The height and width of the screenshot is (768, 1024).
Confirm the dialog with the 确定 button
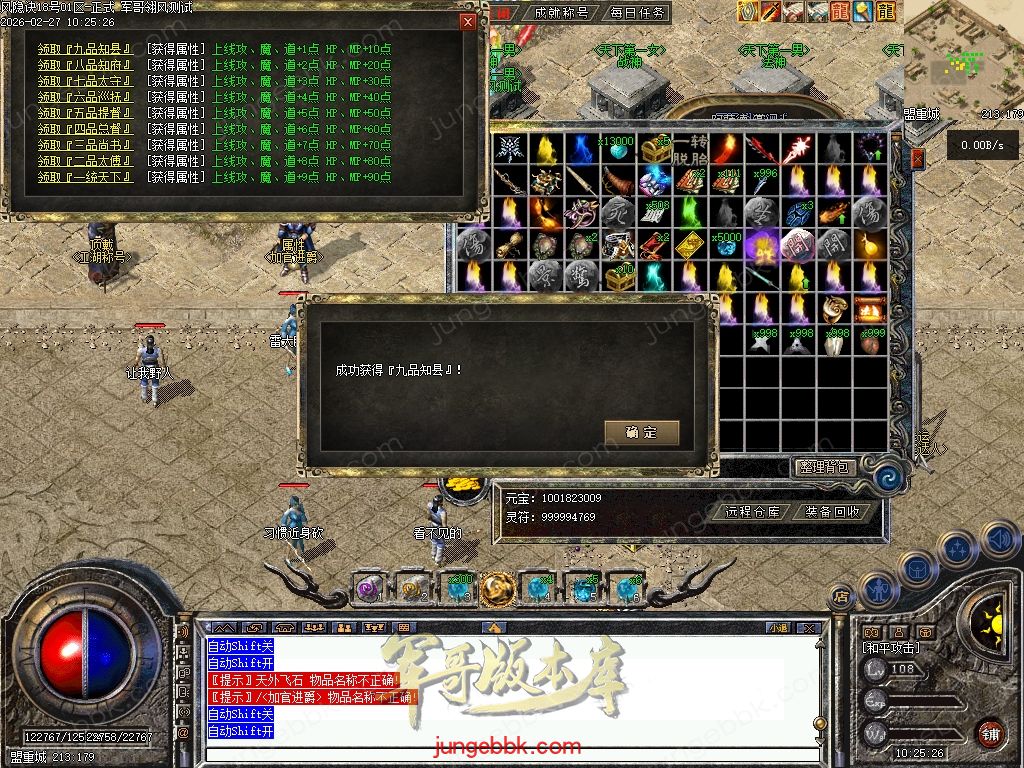point(641,432)
